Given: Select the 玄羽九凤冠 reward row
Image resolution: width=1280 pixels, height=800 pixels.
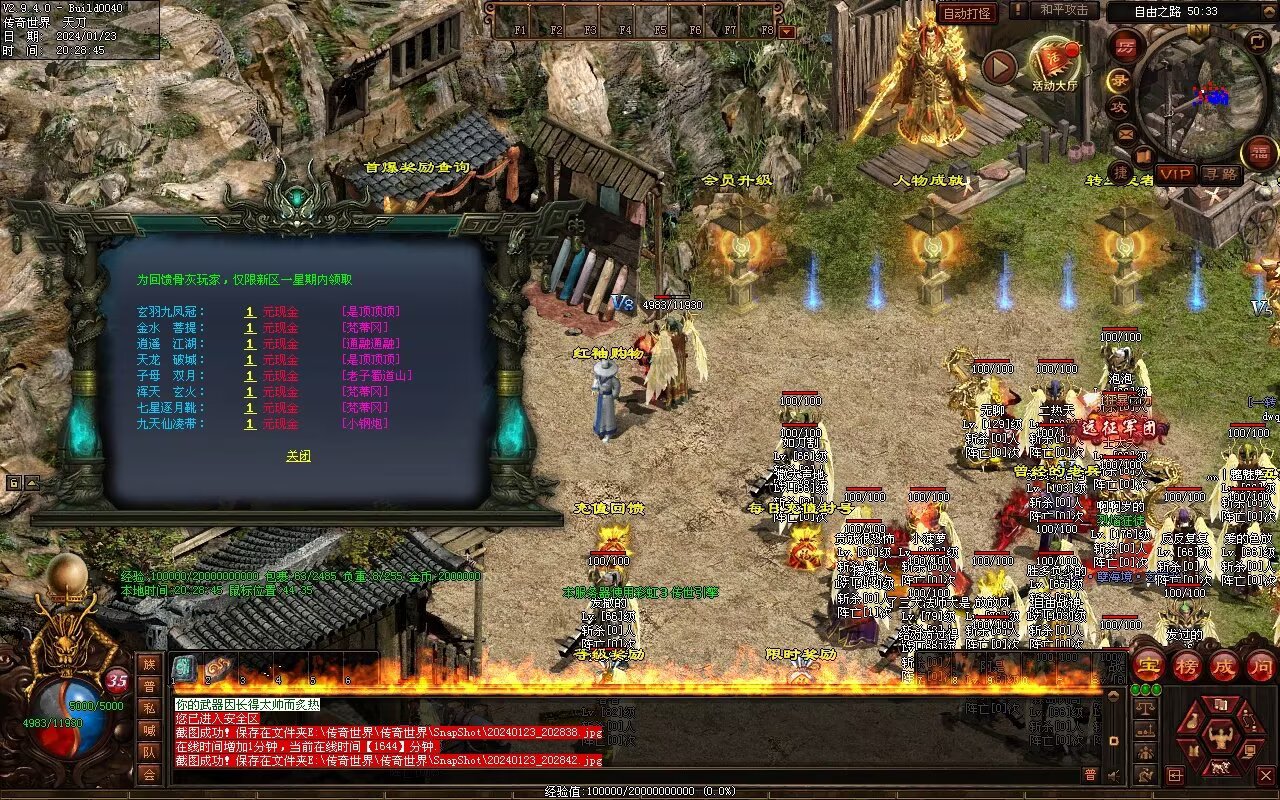Looking at the screenshot, I should pyautogui.click(x=170, y=312).
